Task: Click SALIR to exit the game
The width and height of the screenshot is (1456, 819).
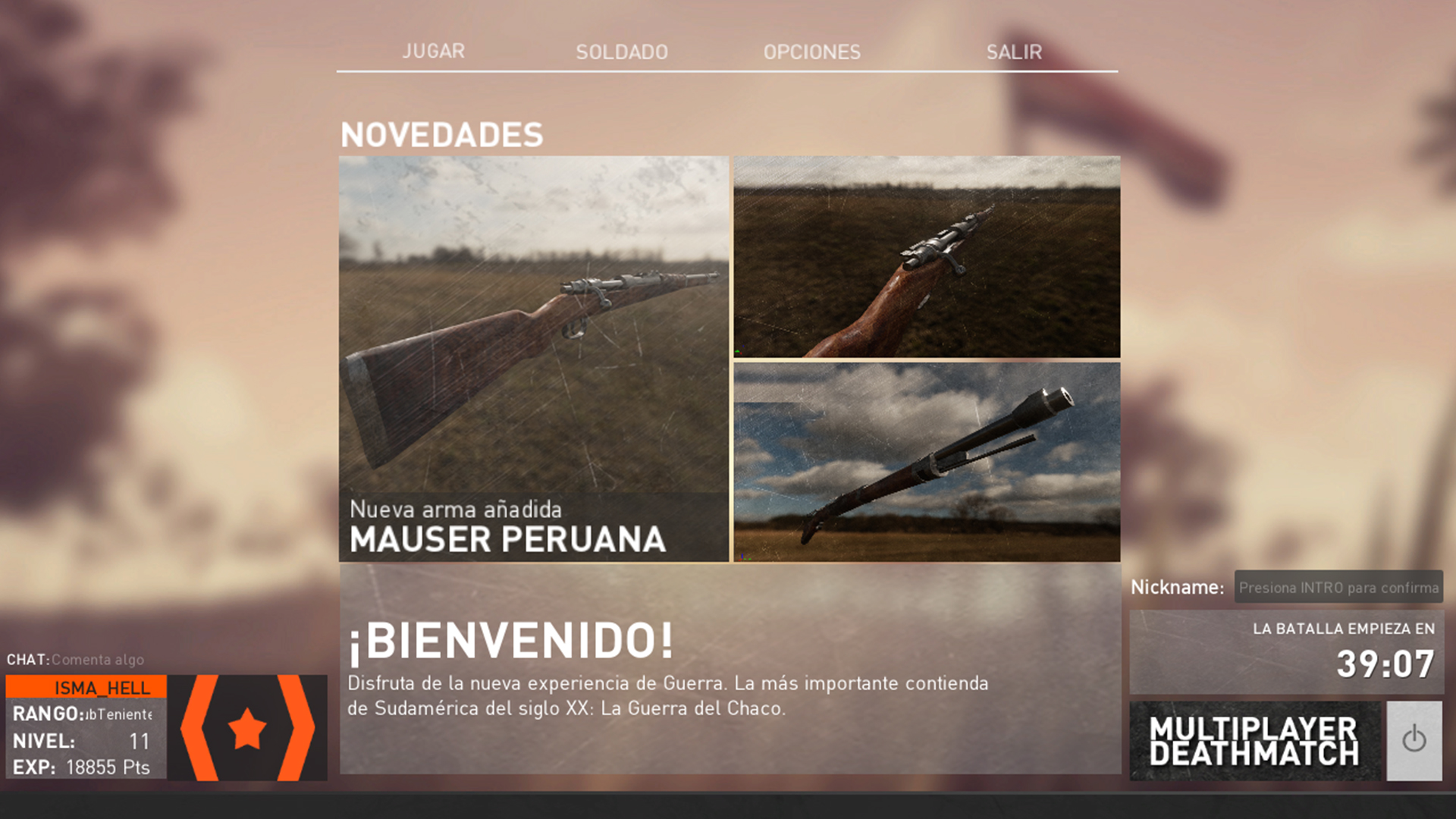Action: [x=1014, y=52]
